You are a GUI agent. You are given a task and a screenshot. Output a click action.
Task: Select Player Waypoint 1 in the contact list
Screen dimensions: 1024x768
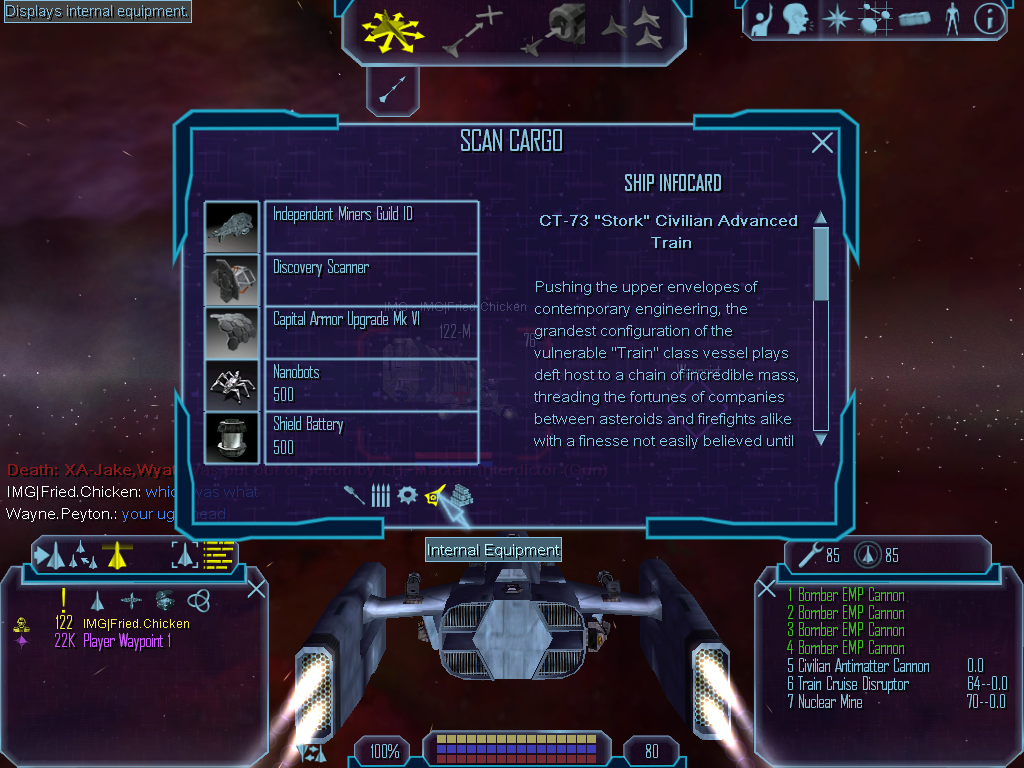coord(126,642)
